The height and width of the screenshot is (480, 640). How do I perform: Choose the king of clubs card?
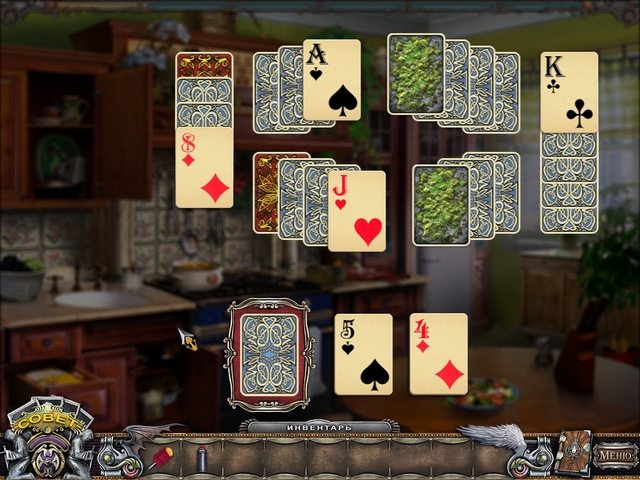(x=569, y=93)
